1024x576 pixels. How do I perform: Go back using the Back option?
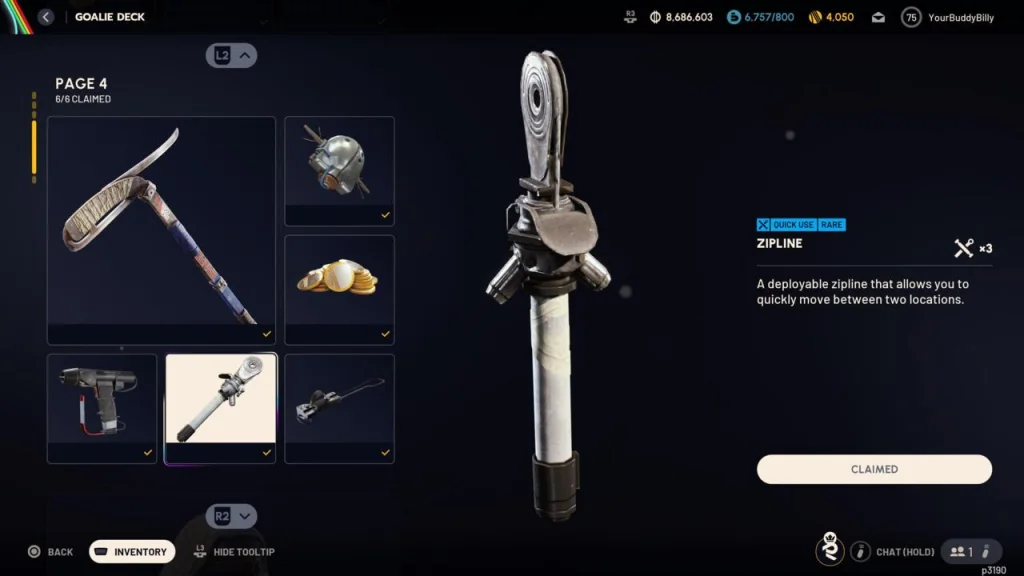(x=50, y=552)
